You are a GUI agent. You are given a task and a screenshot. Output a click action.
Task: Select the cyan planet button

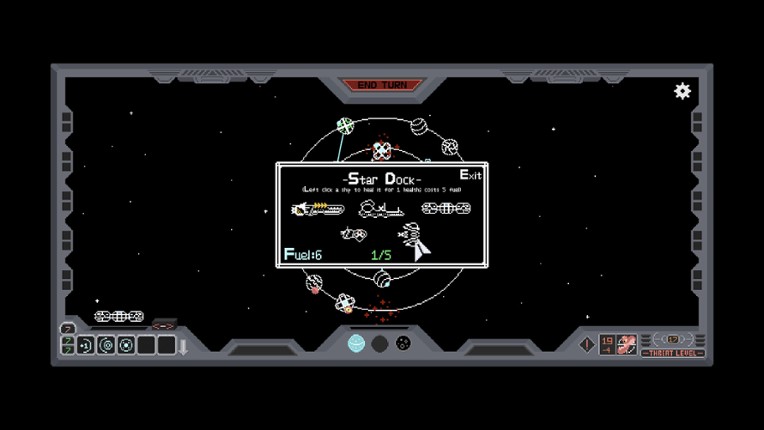point(356,344)
